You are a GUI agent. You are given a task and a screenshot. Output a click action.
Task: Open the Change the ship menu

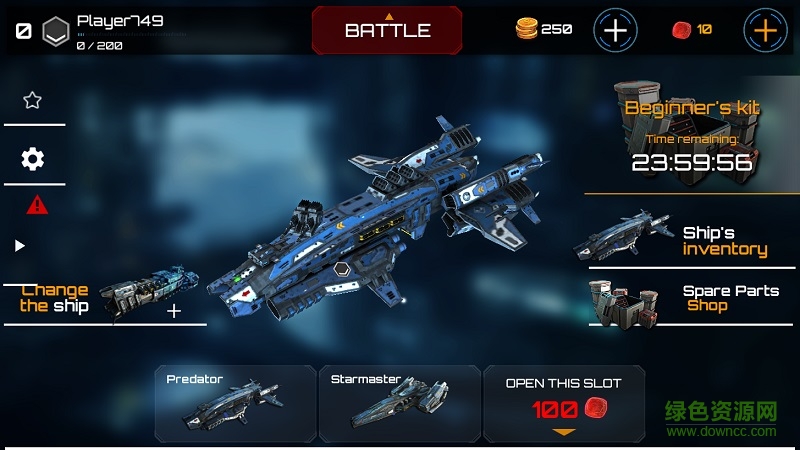100,297
